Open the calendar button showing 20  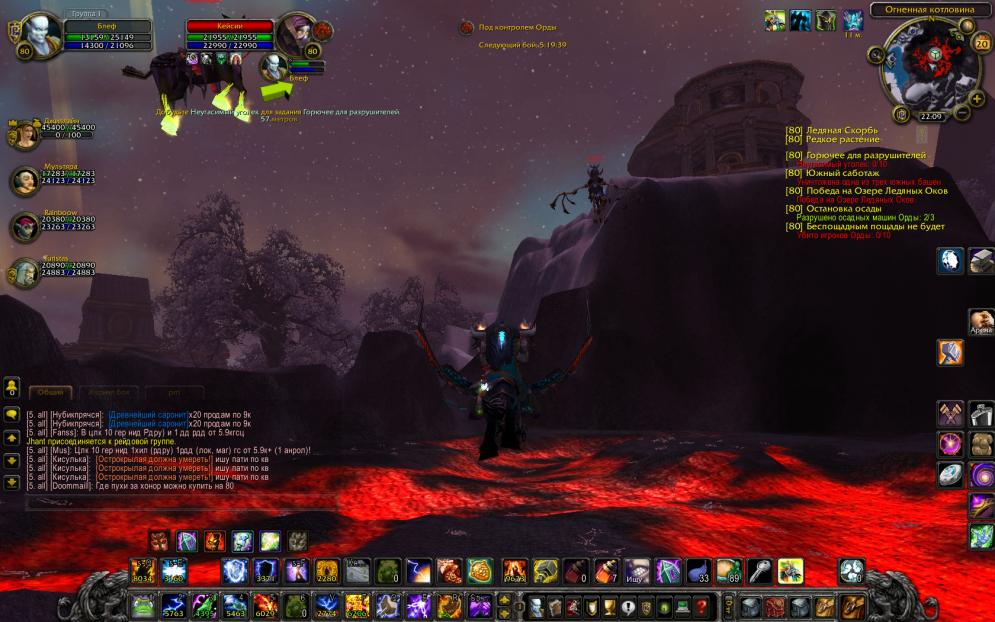(x=980, y=43)
